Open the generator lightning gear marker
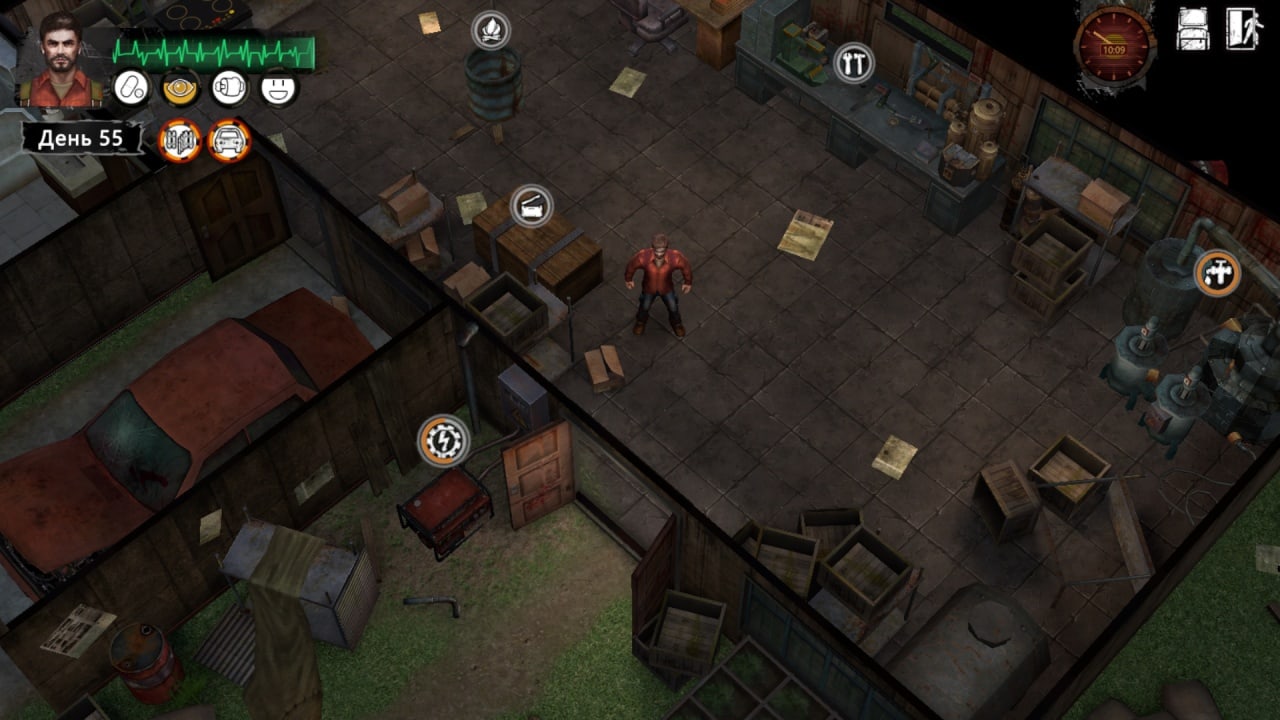1280x720 pixels. [443, 440]
